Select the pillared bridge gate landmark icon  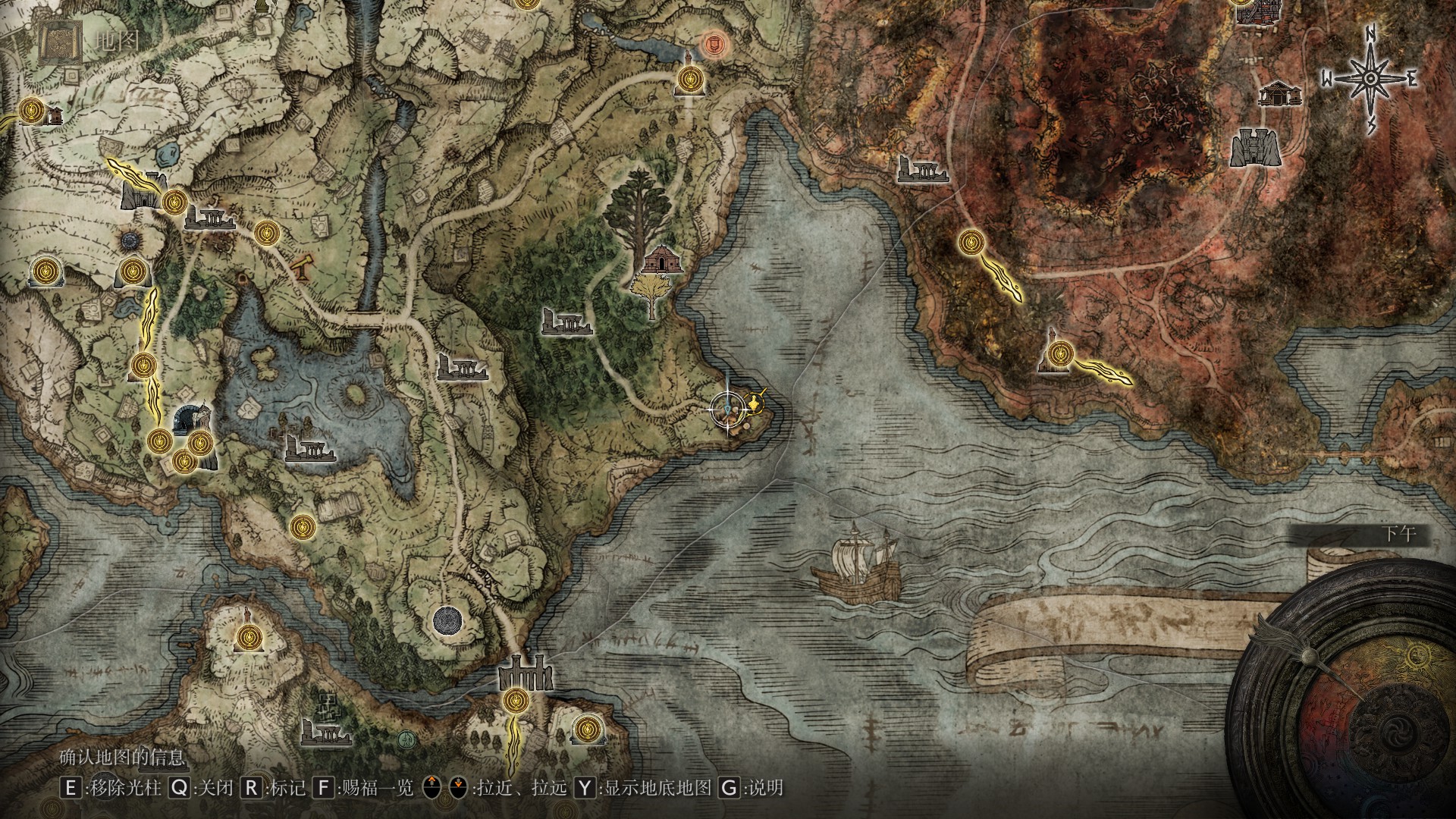click(525, 673)
